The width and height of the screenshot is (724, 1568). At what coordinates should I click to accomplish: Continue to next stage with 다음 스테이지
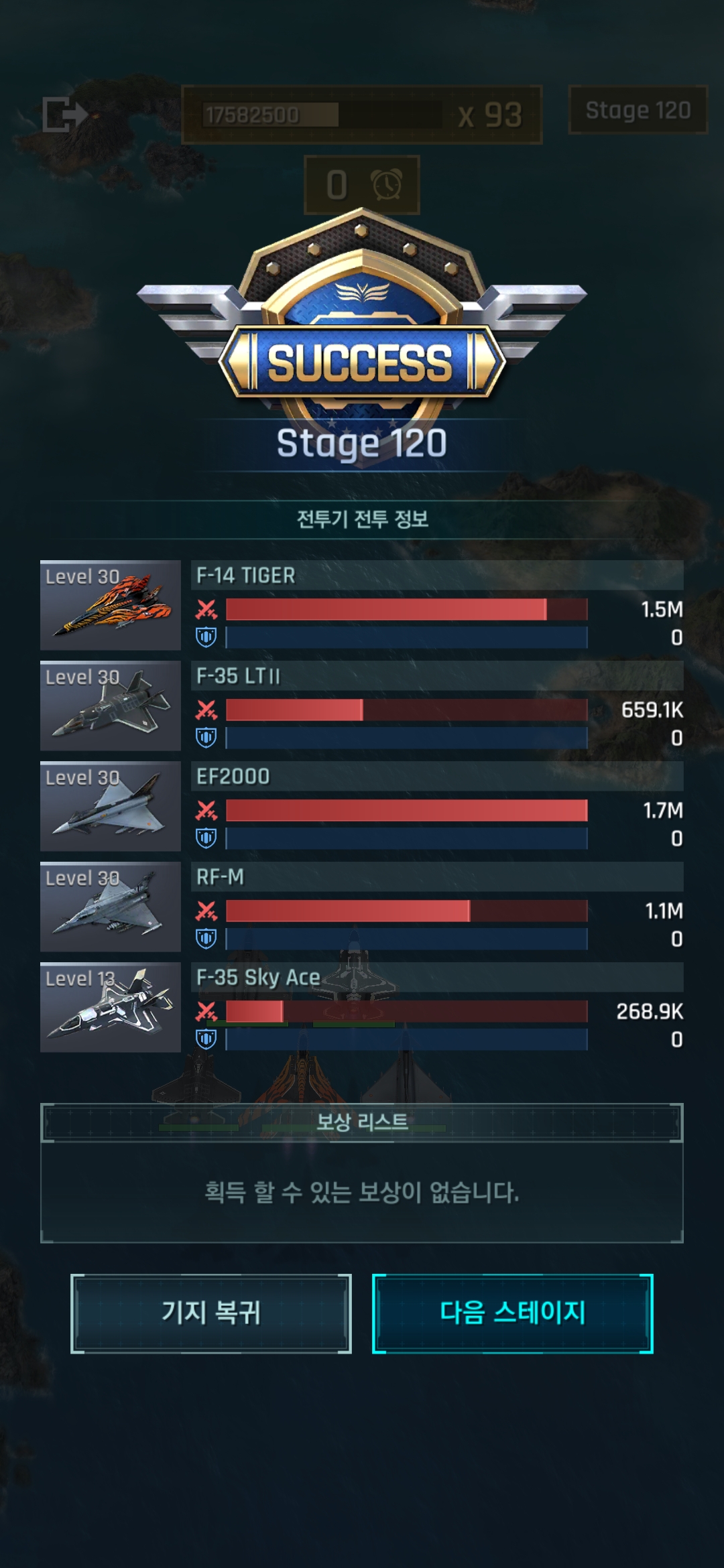point(512,1313)
